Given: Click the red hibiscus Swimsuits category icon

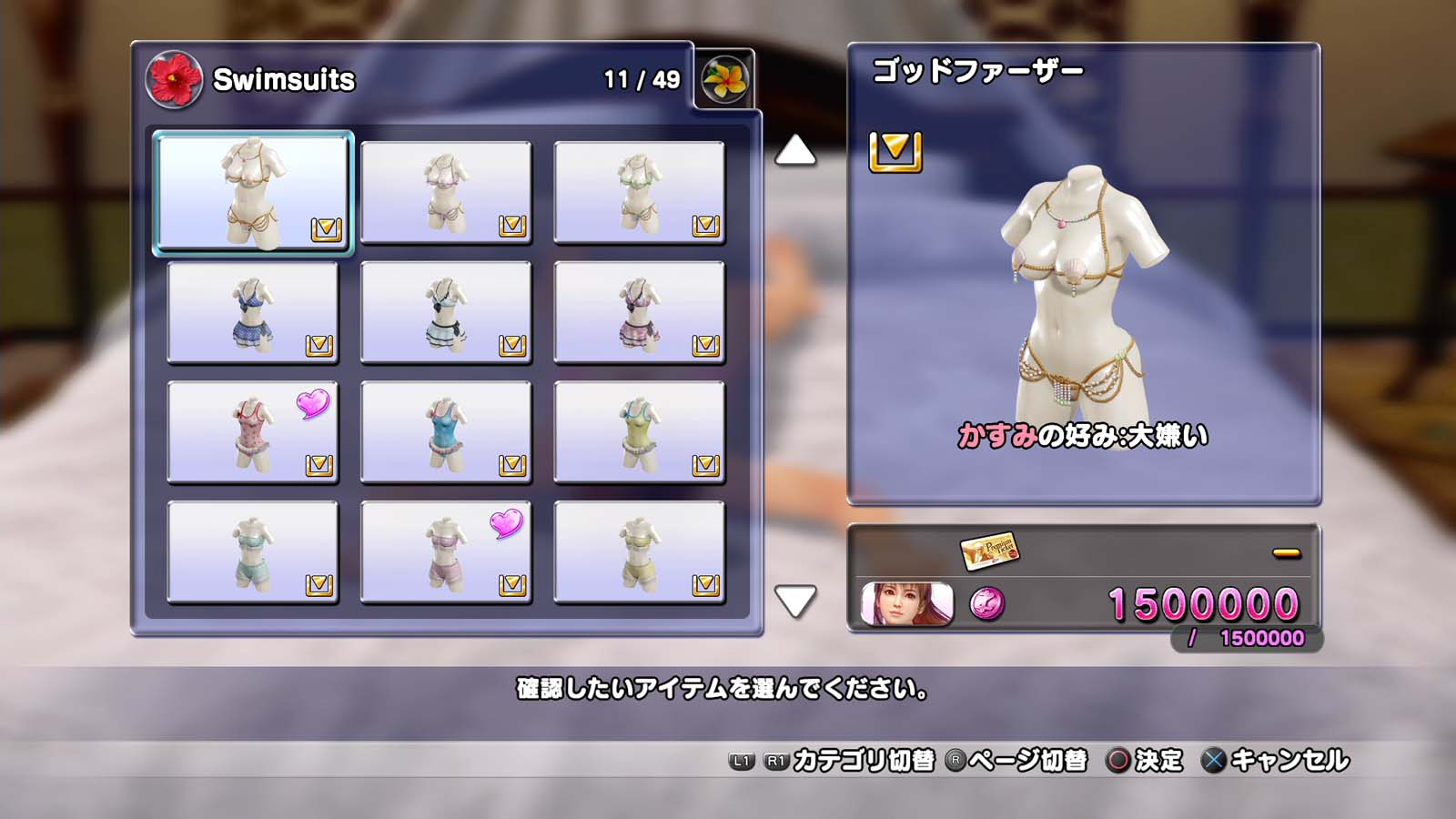Looking at the screenshot, I should [x=174, y=79].
